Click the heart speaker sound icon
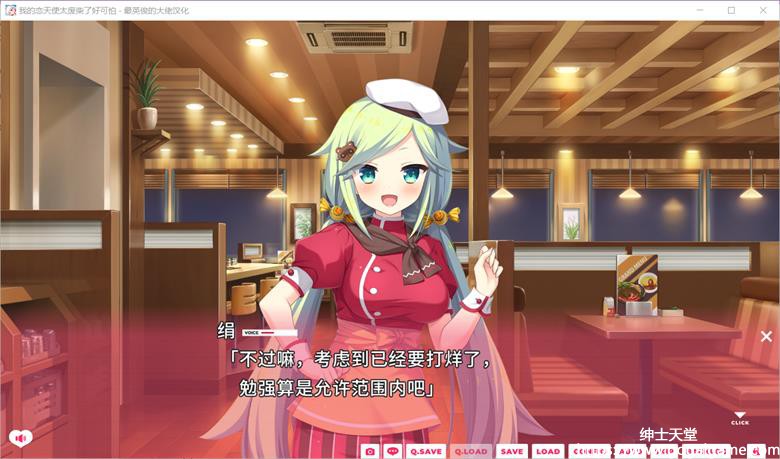The height and width of the screenshot is (459, 780). point(19,437)
